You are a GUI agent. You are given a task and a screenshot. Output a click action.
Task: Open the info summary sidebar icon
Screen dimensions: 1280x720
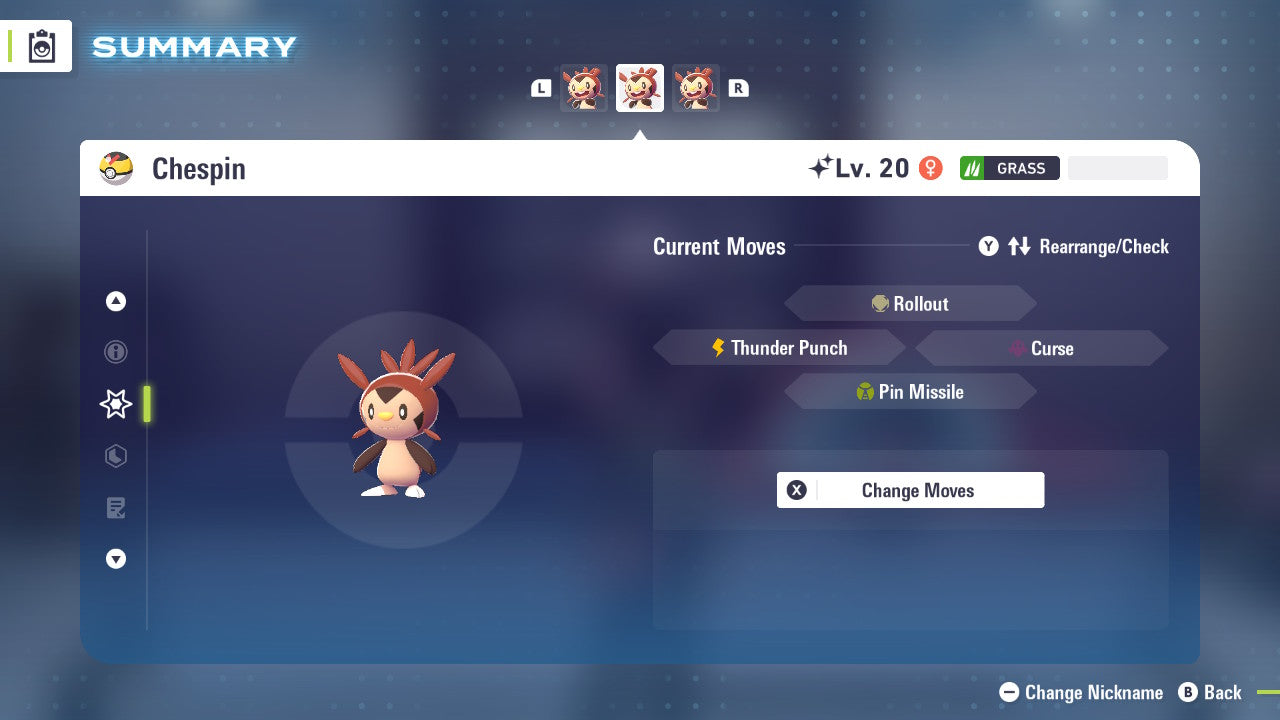pyautogui.click(x=115, y=352)
